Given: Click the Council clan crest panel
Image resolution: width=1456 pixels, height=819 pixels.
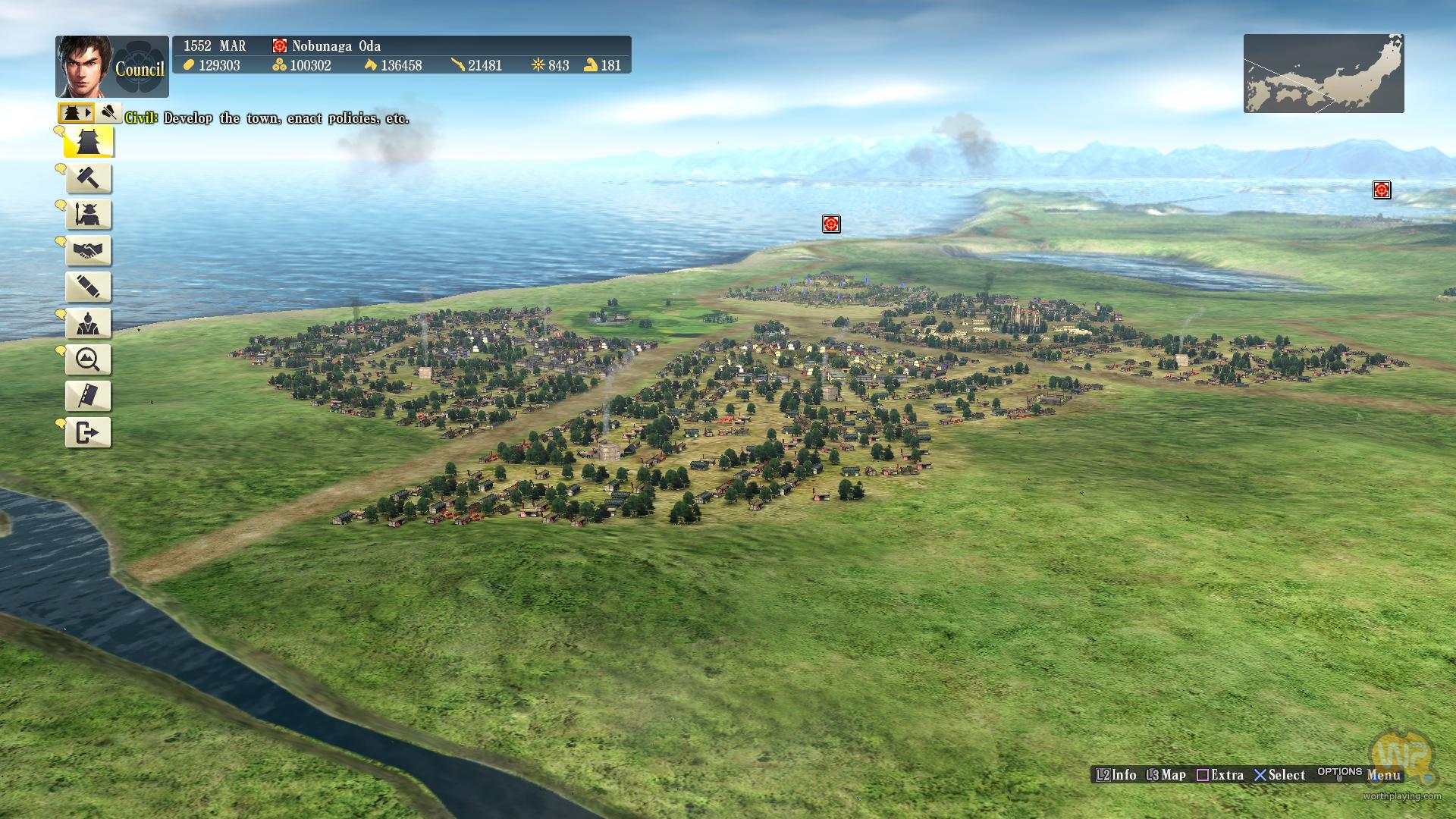Looking at the screenshot, I should click(x=141, y=67).
